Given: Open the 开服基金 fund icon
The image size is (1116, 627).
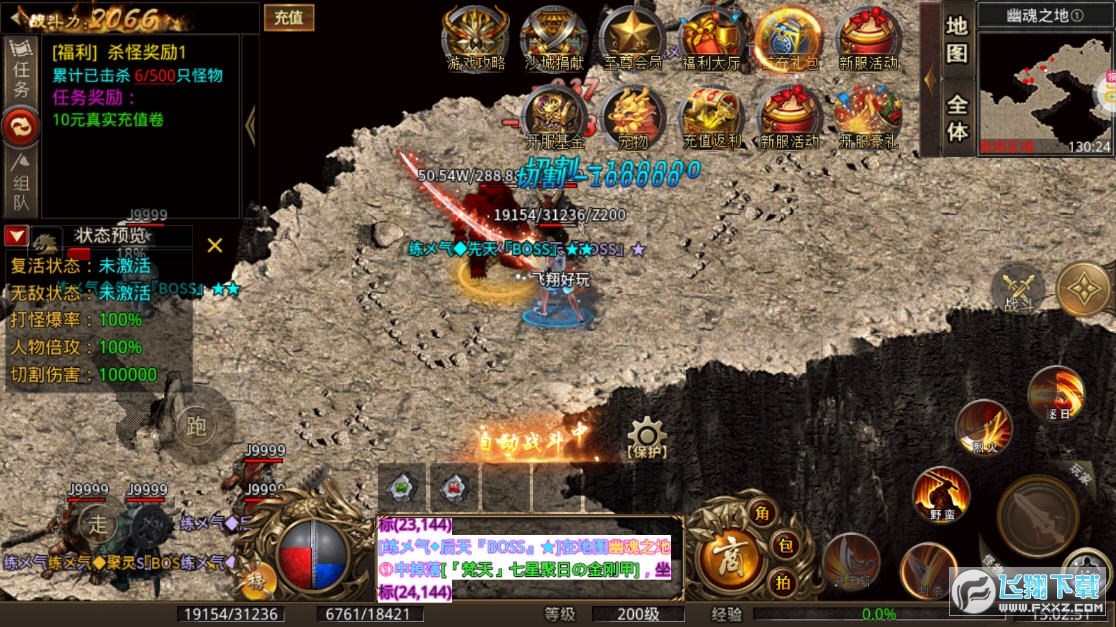Looking at the screenshot, I should [x=554, y=117].
